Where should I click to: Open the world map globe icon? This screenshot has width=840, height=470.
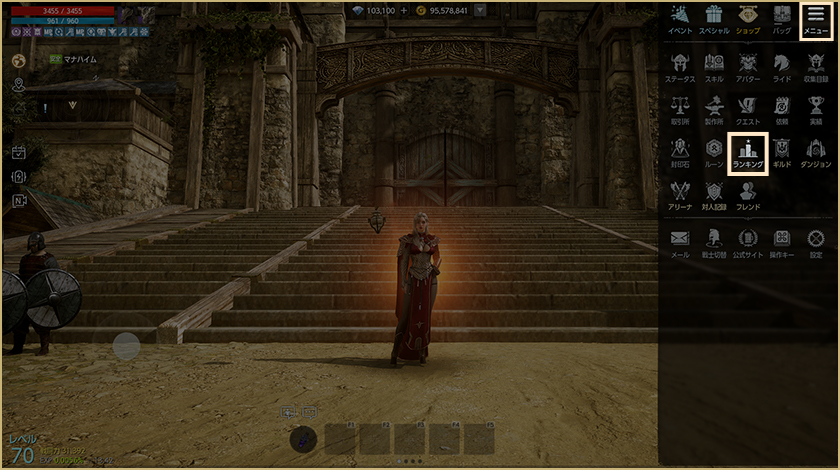click(18, 61)
